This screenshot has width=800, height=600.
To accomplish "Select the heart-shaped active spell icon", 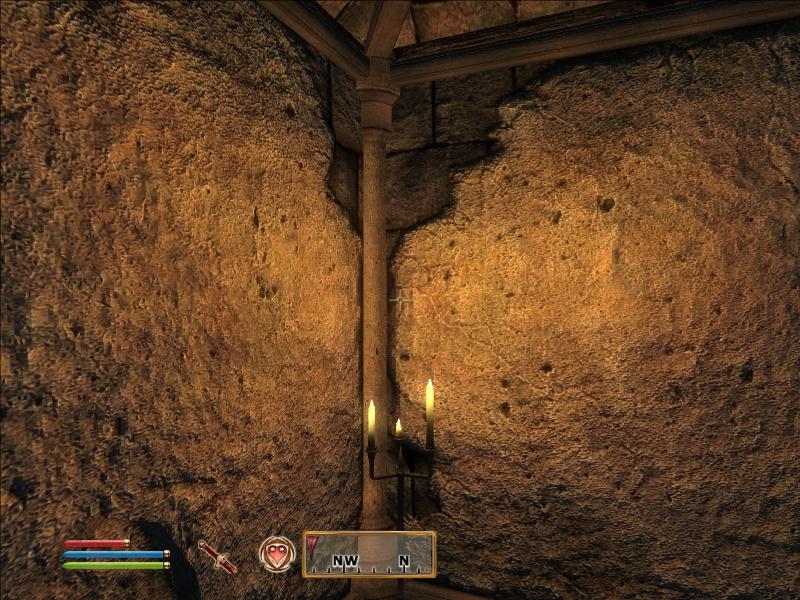I will point(277,554).
